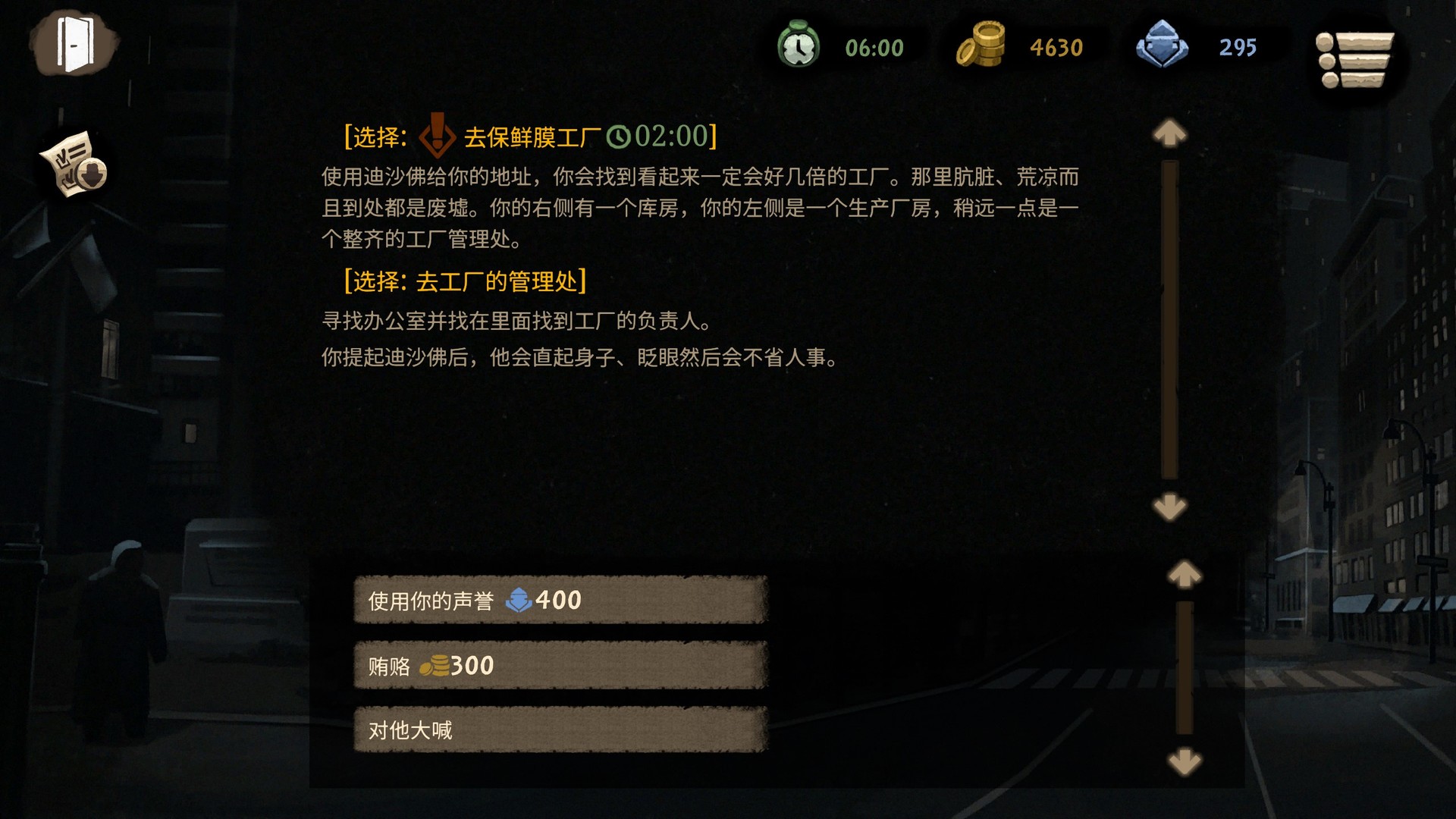
Task: Click the green clock icon showing 06:00
Action: coord(800,47)
